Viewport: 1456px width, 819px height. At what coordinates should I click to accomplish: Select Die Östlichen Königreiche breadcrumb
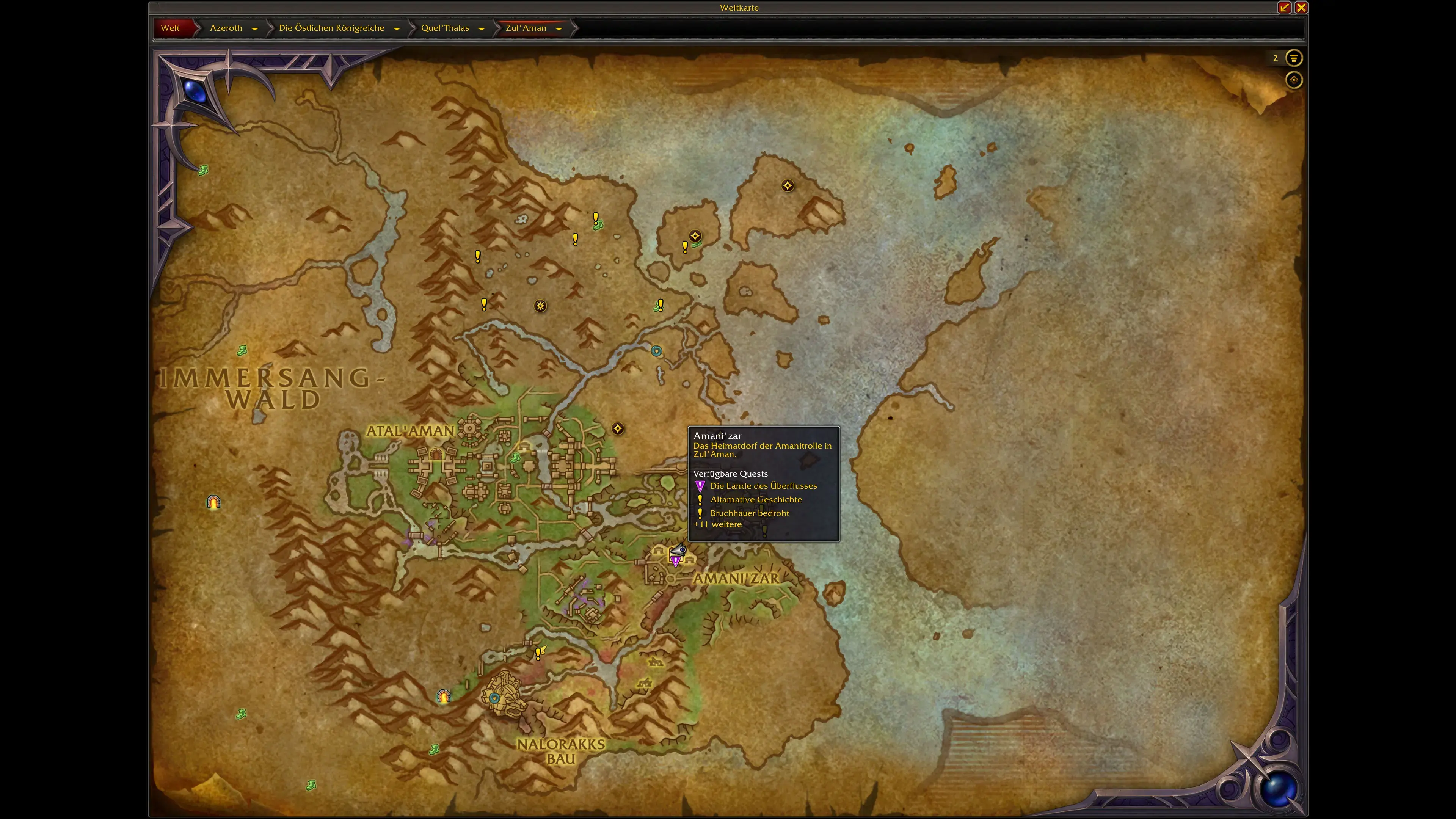click(331, 28)
